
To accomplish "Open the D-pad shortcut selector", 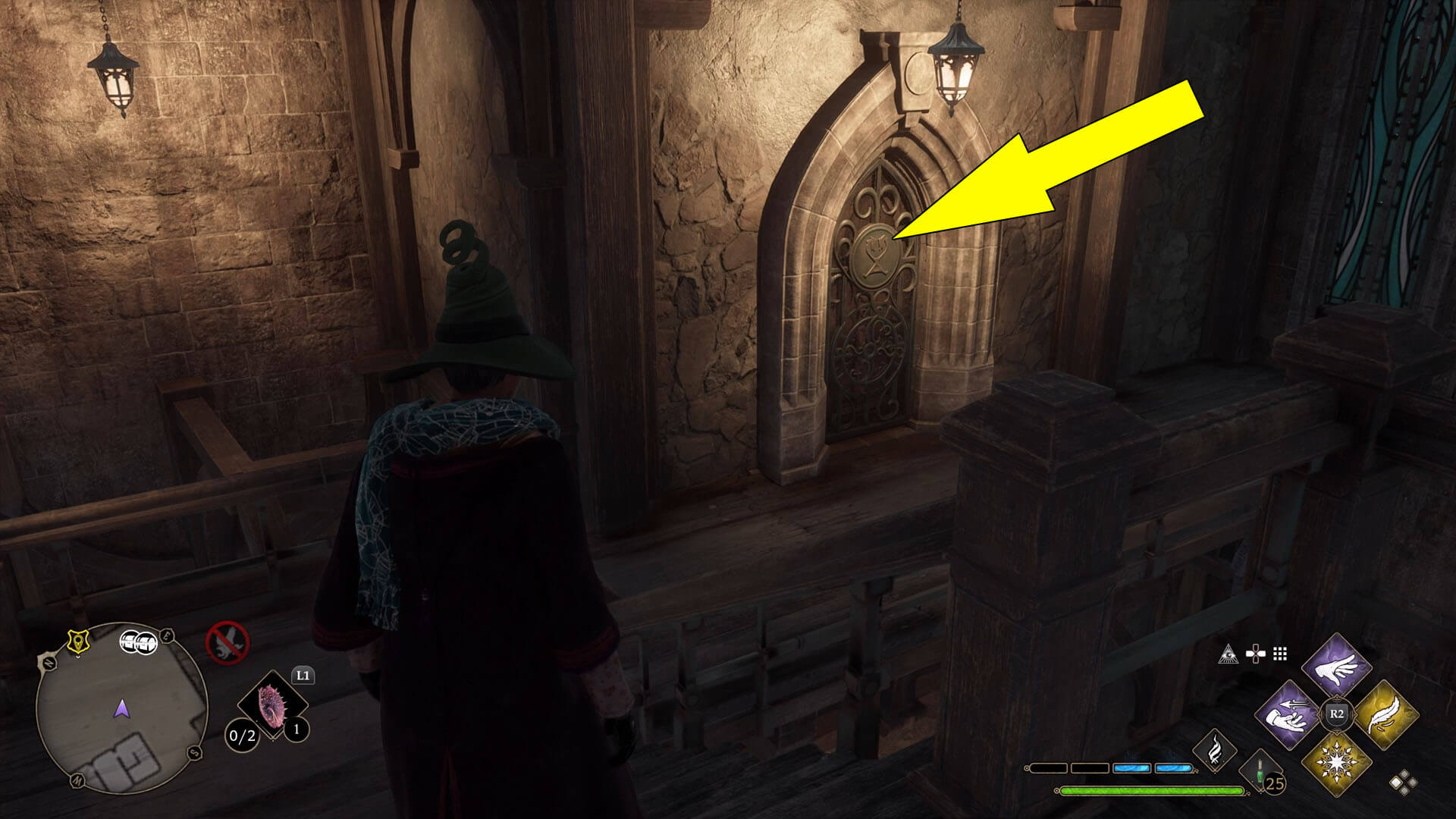I will [1255, 652].
